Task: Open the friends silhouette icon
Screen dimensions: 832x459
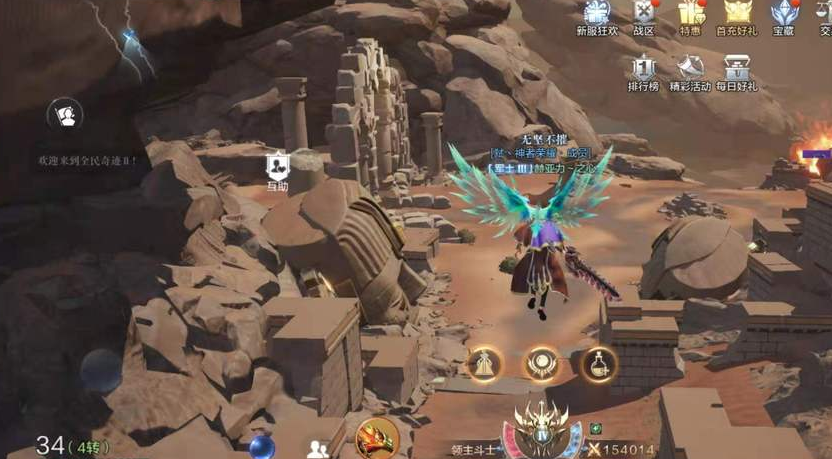Action: click(x=320, y=448)
